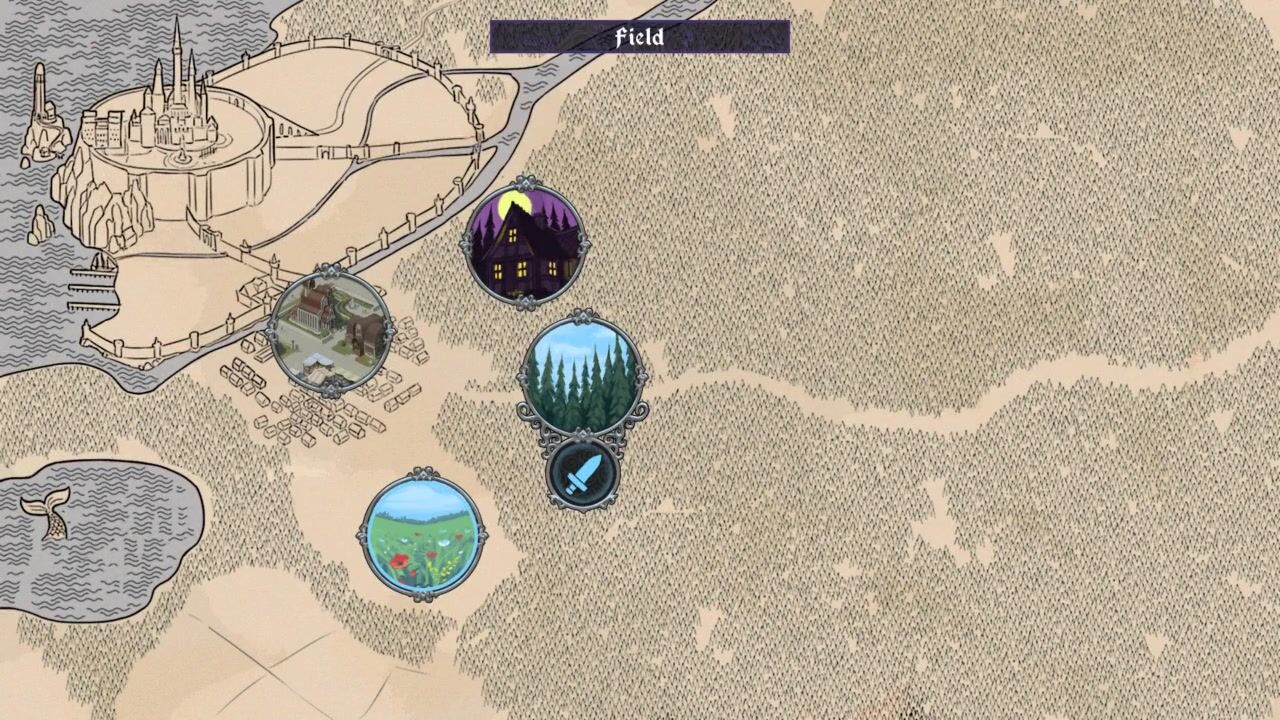
Task: Choose the town location marker
Action: point(331,330)
